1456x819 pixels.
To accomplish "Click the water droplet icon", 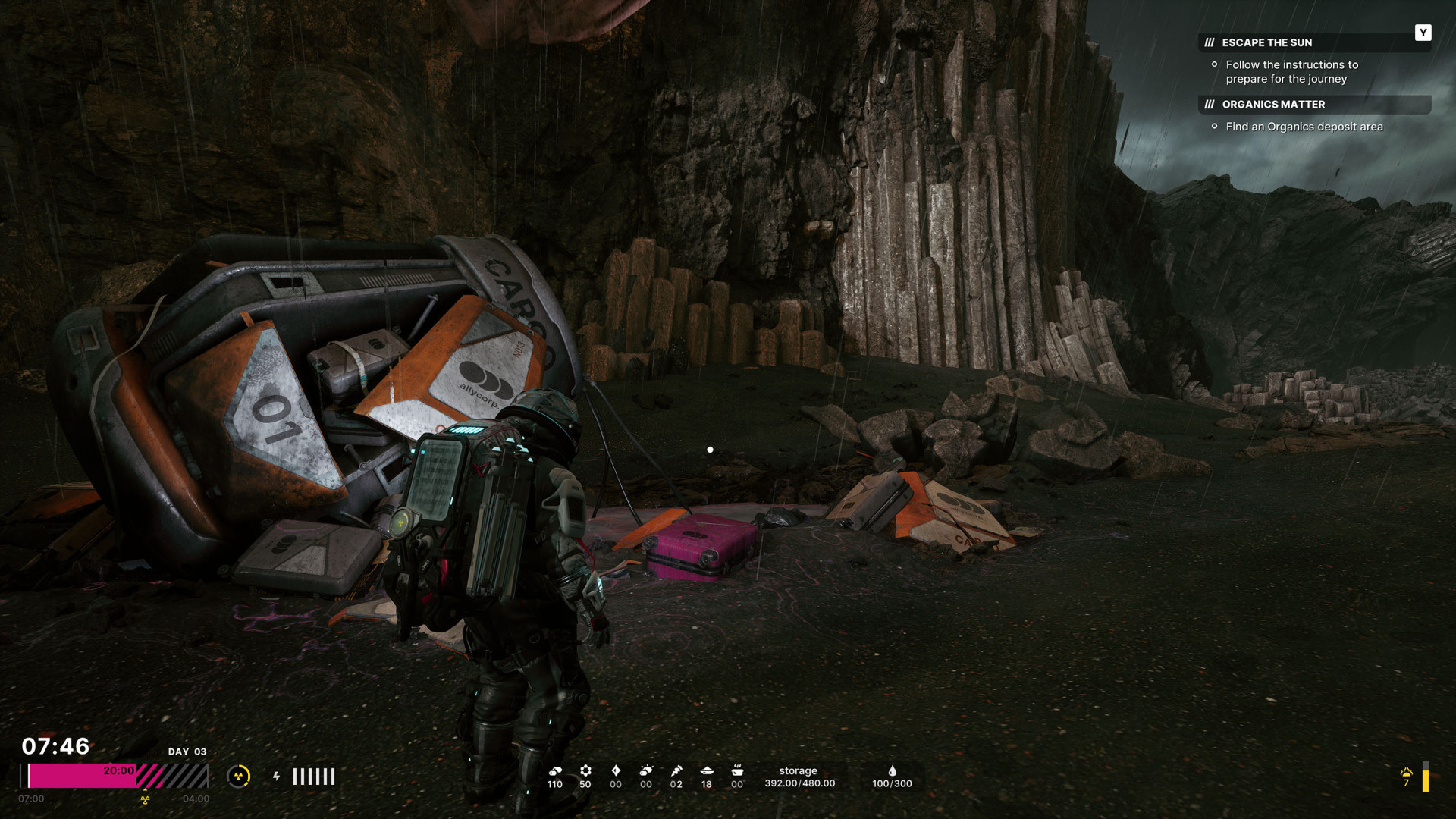I will tap(893, 770).
